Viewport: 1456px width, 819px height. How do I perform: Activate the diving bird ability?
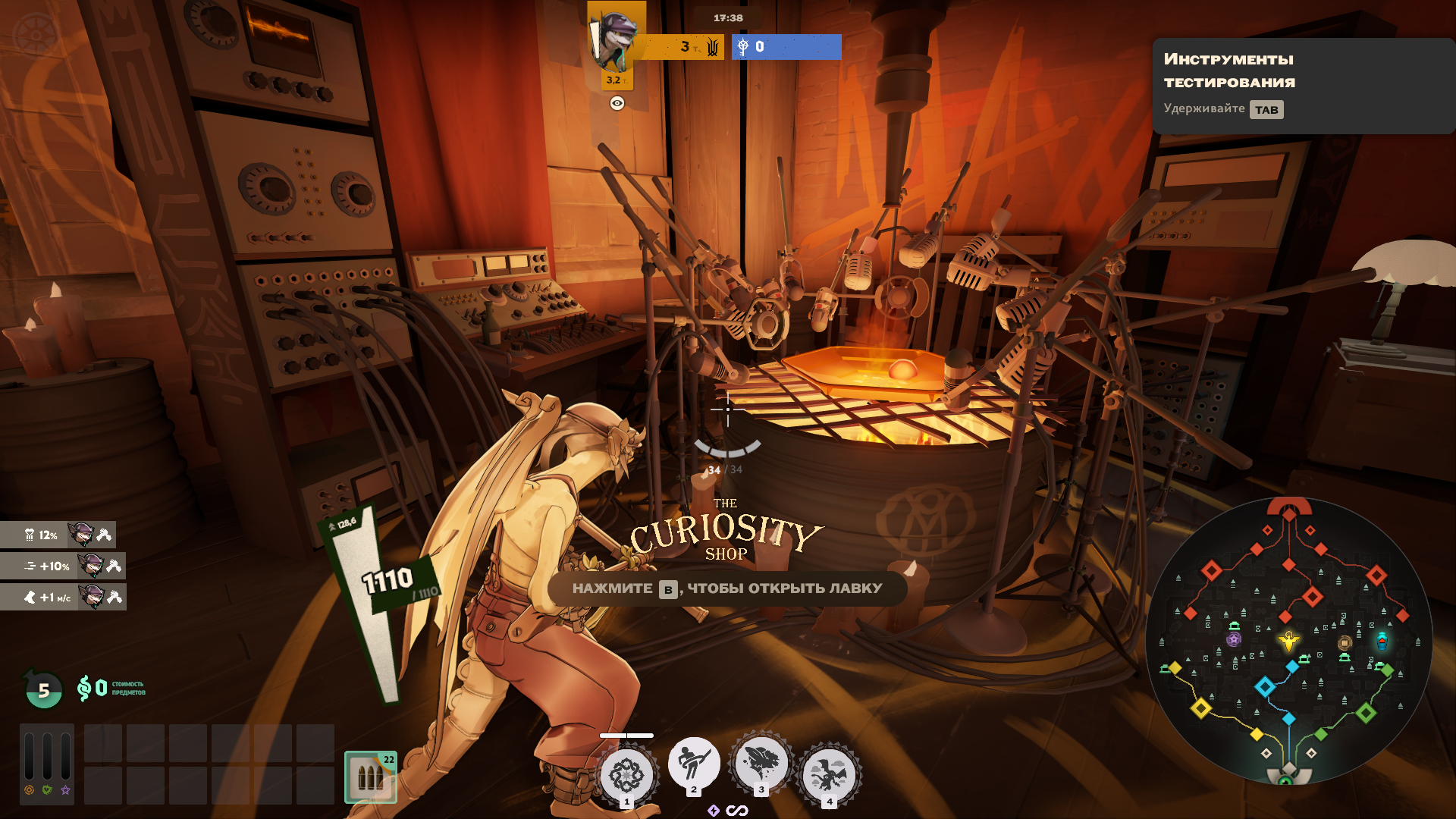[761, 764]
